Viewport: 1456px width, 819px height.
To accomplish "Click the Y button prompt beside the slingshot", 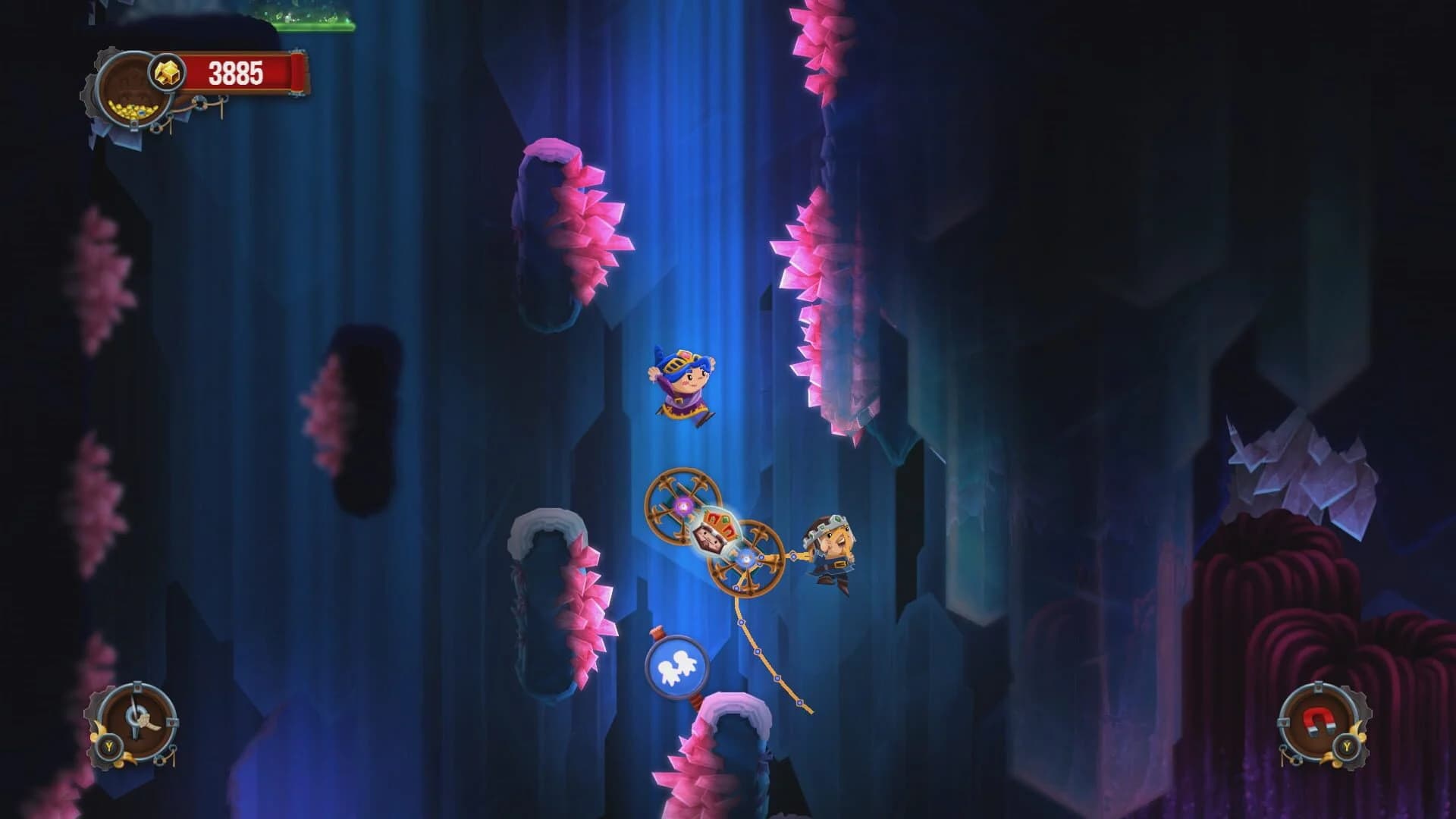I will pos(109,746).
